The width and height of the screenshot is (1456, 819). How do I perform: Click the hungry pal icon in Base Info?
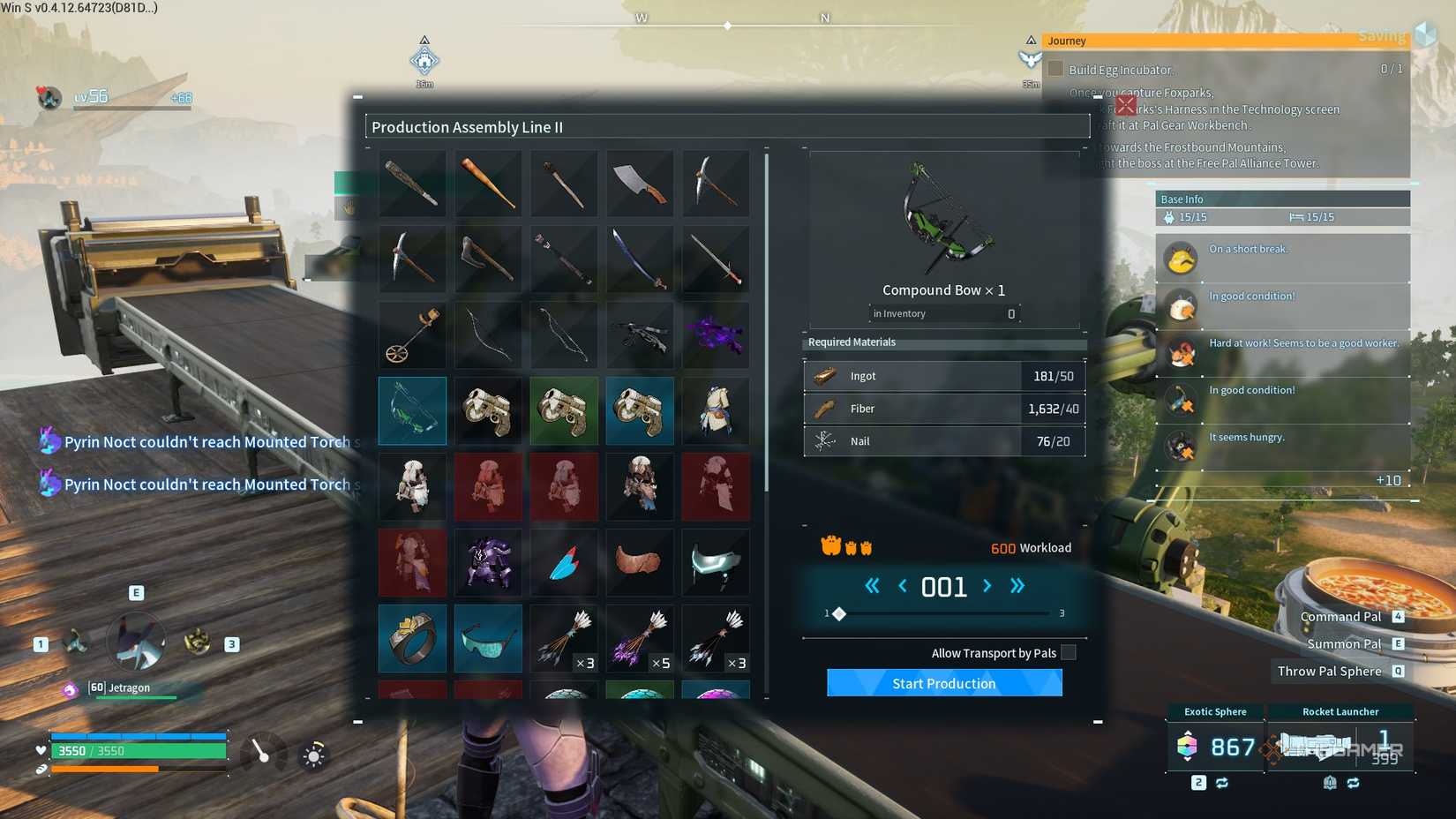point(1180,446)
